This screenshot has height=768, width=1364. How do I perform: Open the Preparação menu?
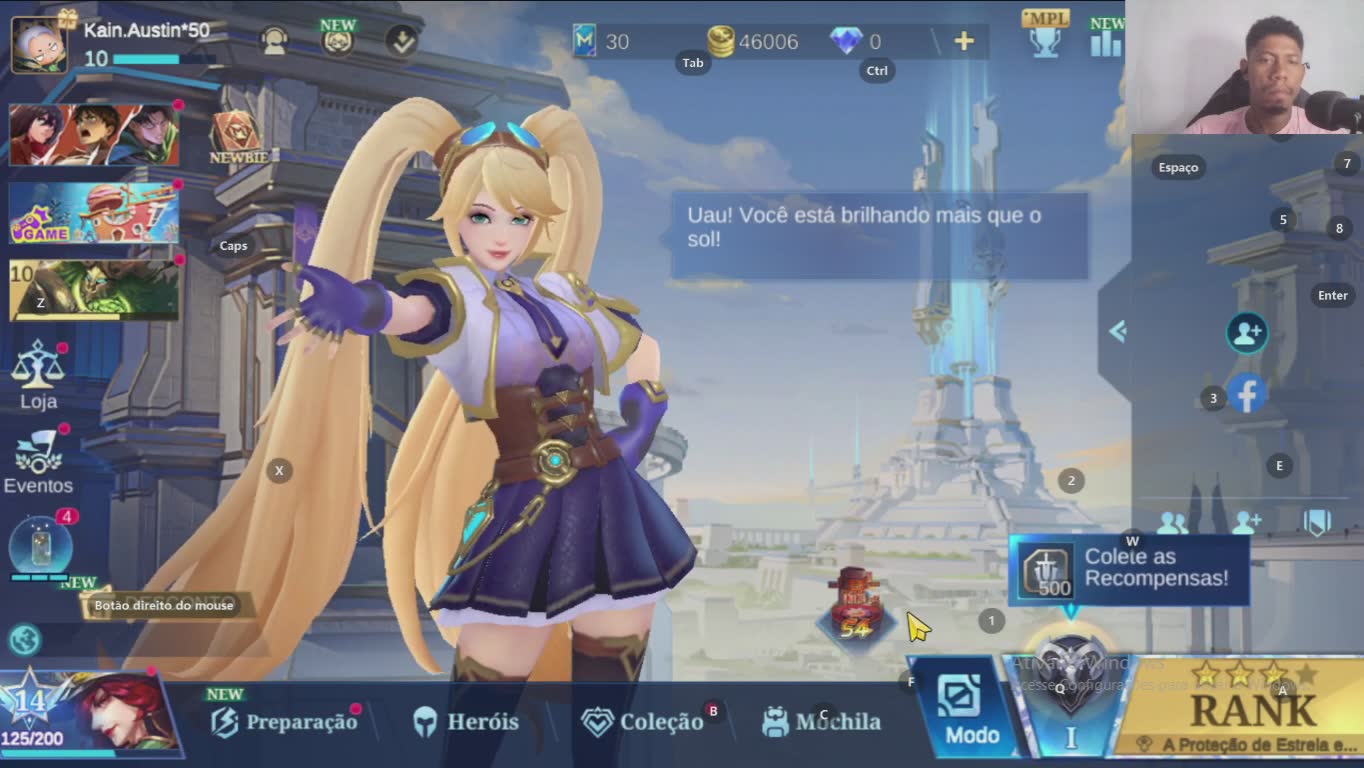[x=285, y=721]
